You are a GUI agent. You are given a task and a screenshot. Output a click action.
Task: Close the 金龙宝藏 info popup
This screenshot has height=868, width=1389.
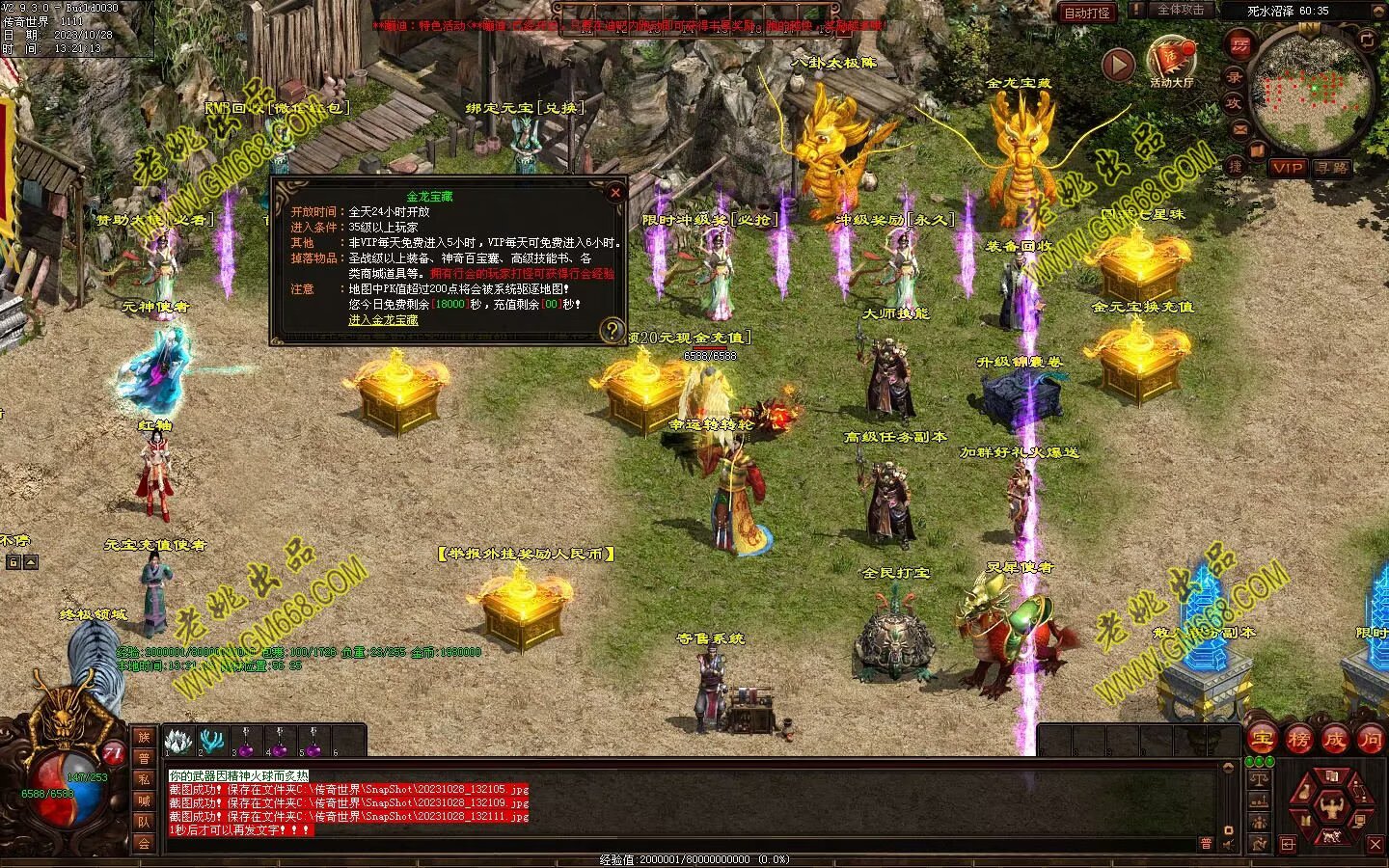point(615,193)
